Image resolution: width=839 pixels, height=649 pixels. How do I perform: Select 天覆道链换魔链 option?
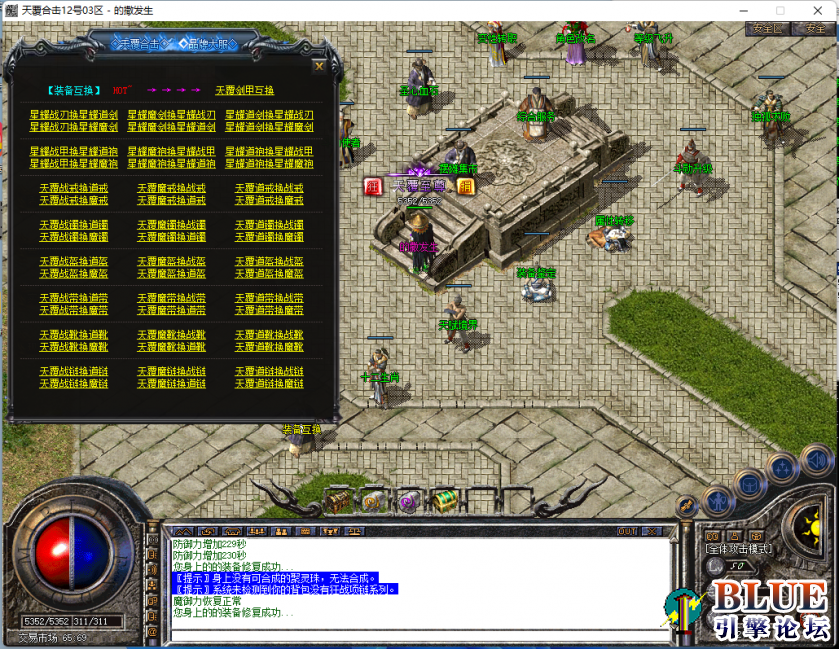tap(268, 383)
